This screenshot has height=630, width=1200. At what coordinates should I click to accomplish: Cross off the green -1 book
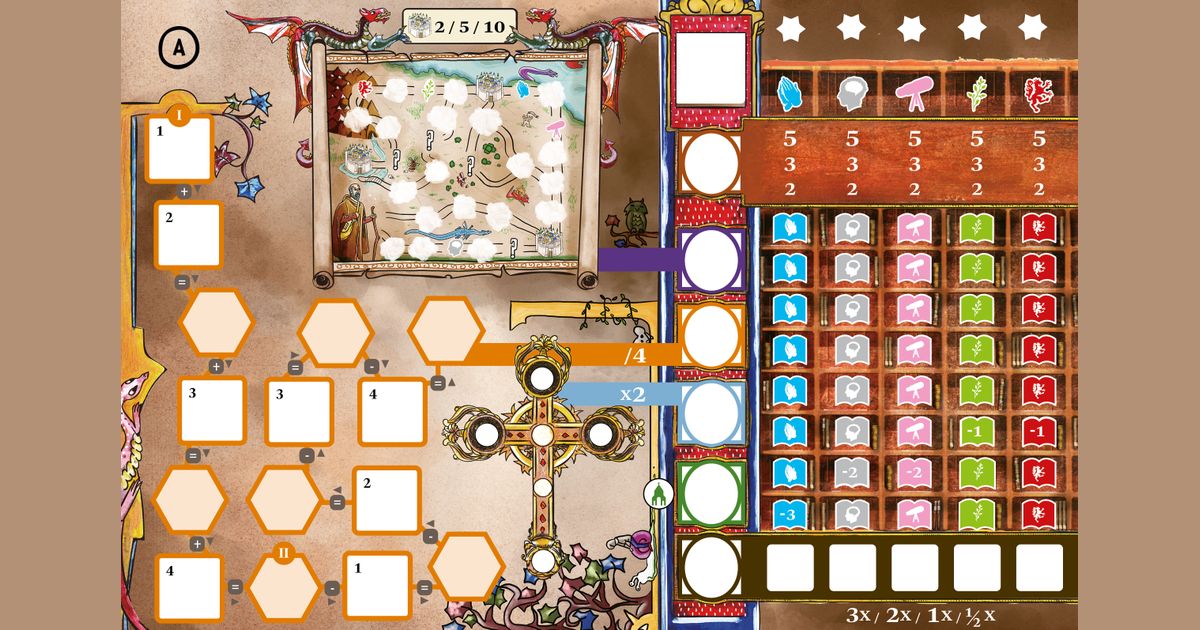(976, 431)
